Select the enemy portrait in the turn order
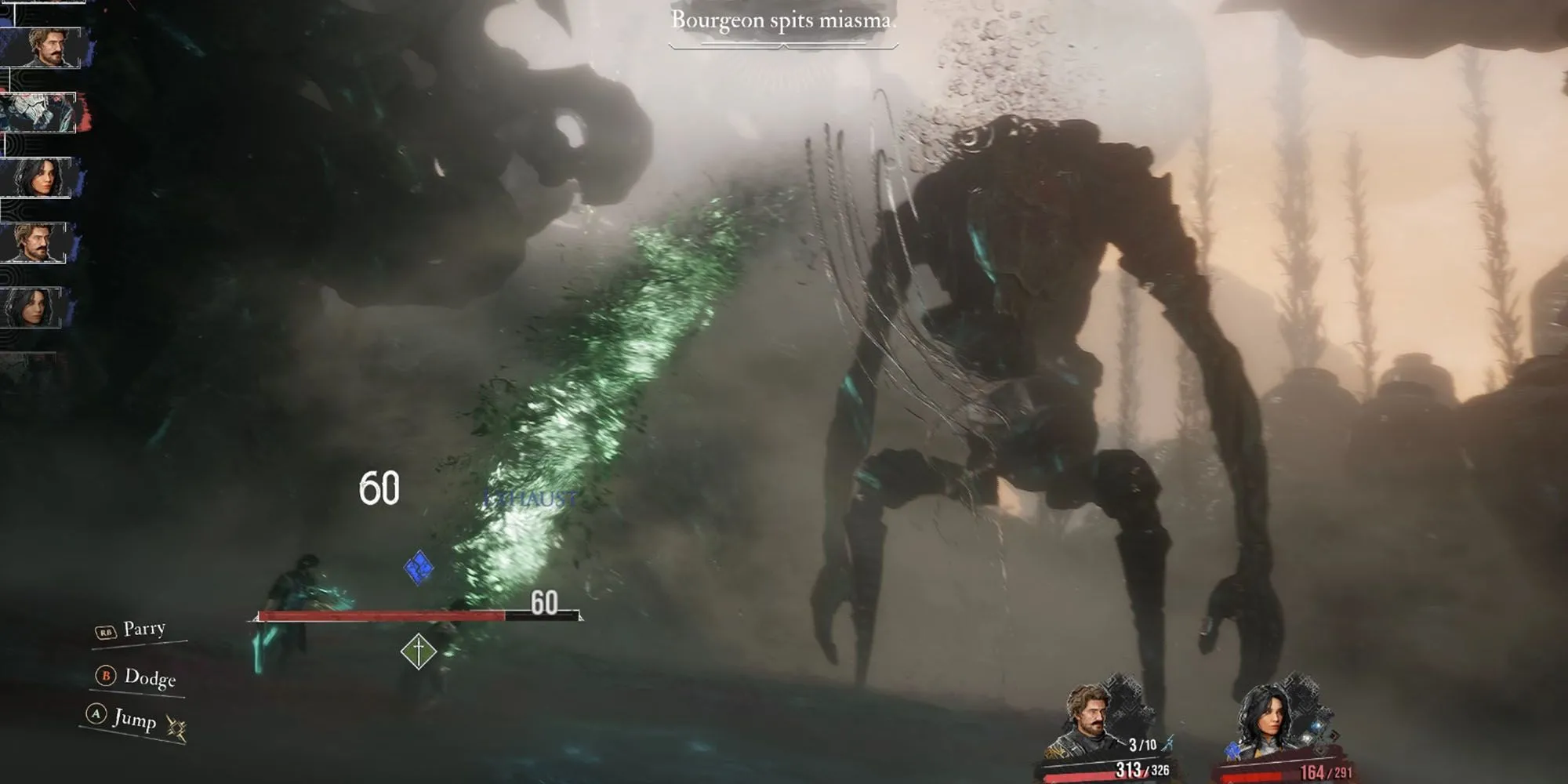 pos(39,112)
